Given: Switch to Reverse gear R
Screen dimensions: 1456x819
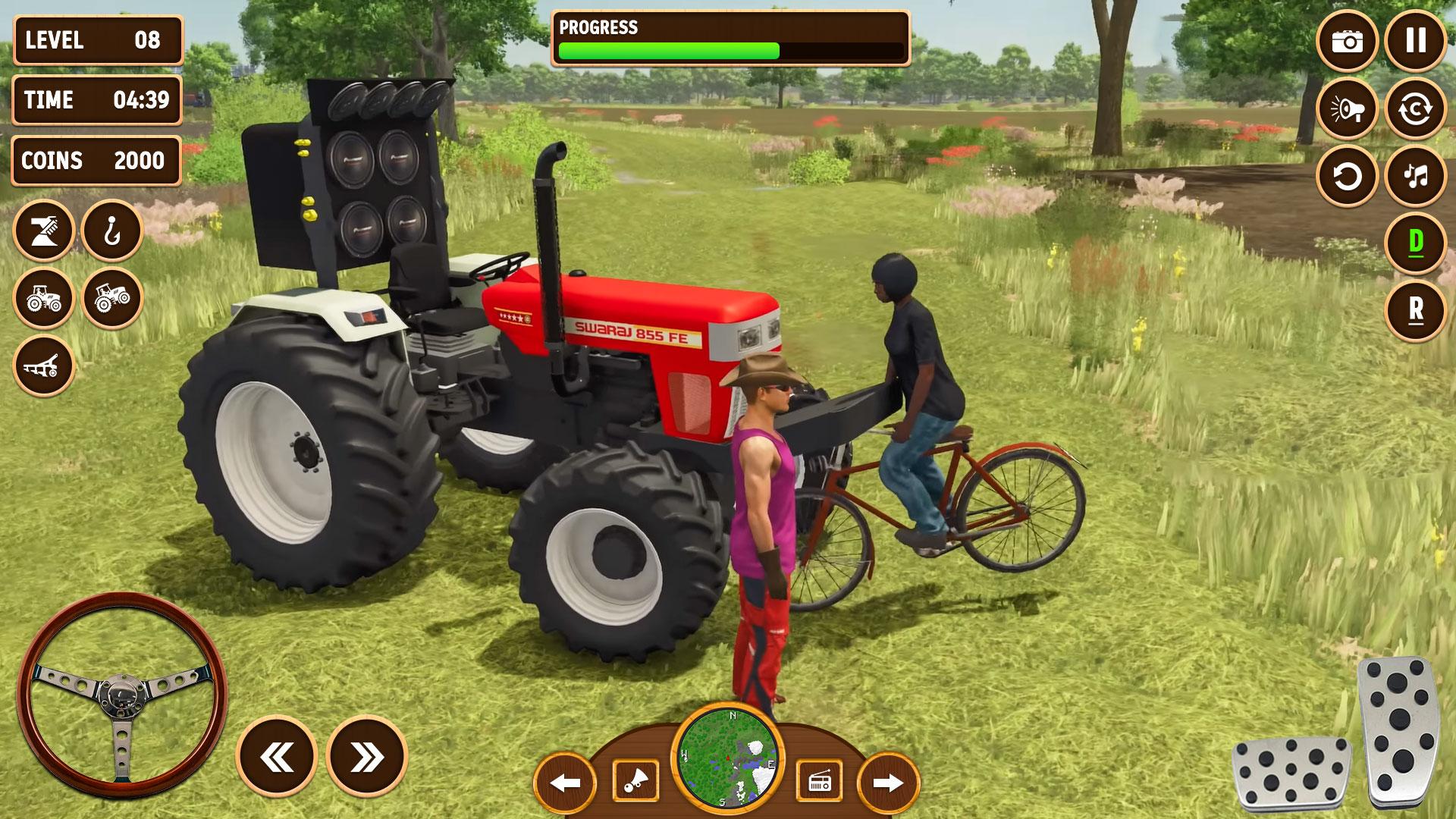Looking at the screenshot, I should [1415, 310].
